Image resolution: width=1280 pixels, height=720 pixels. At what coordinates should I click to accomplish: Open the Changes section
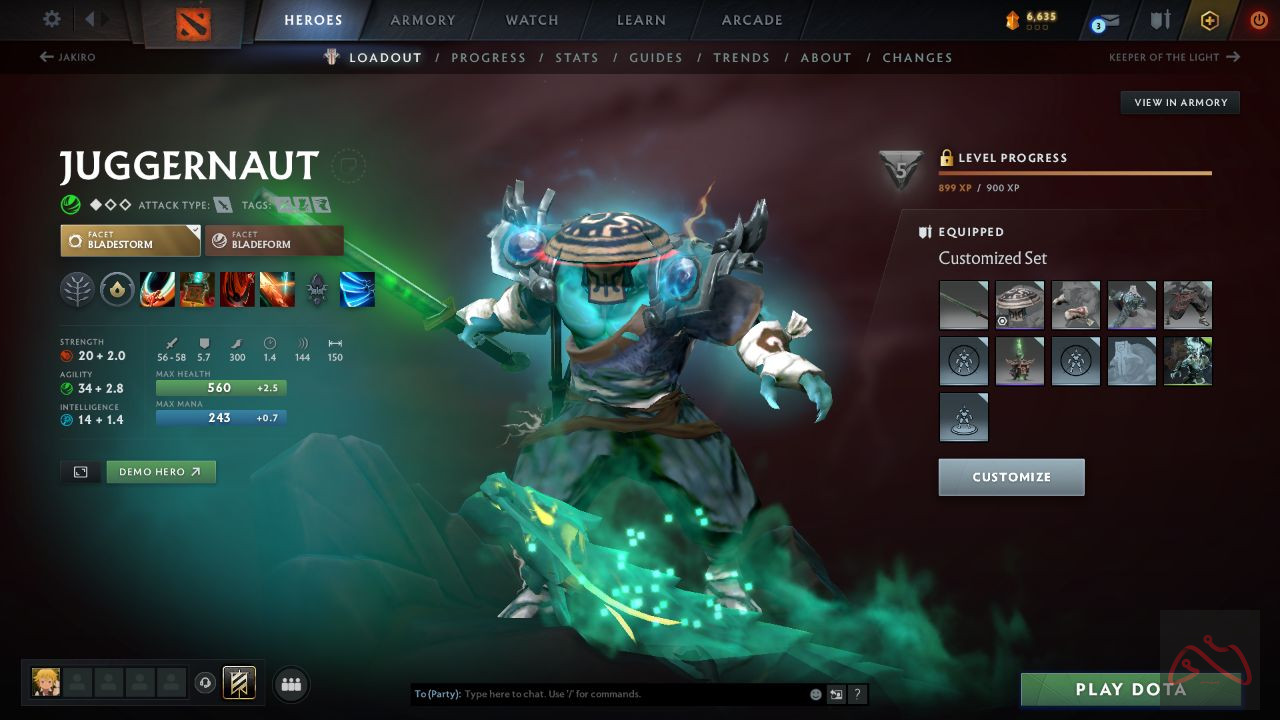point(917,58)
